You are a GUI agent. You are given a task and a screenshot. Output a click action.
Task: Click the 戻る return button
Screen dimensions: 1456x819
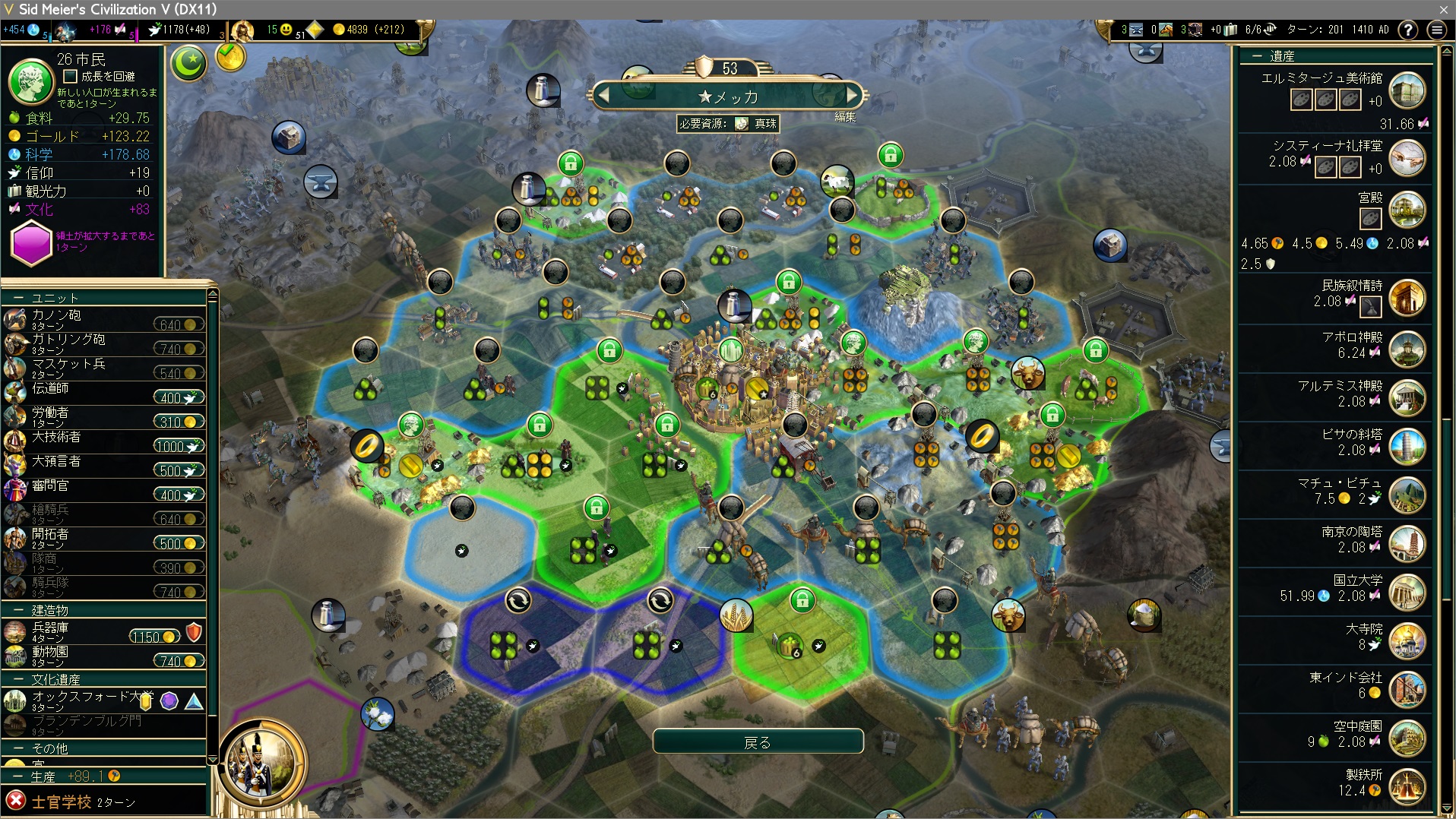click(x=758, y=742)
